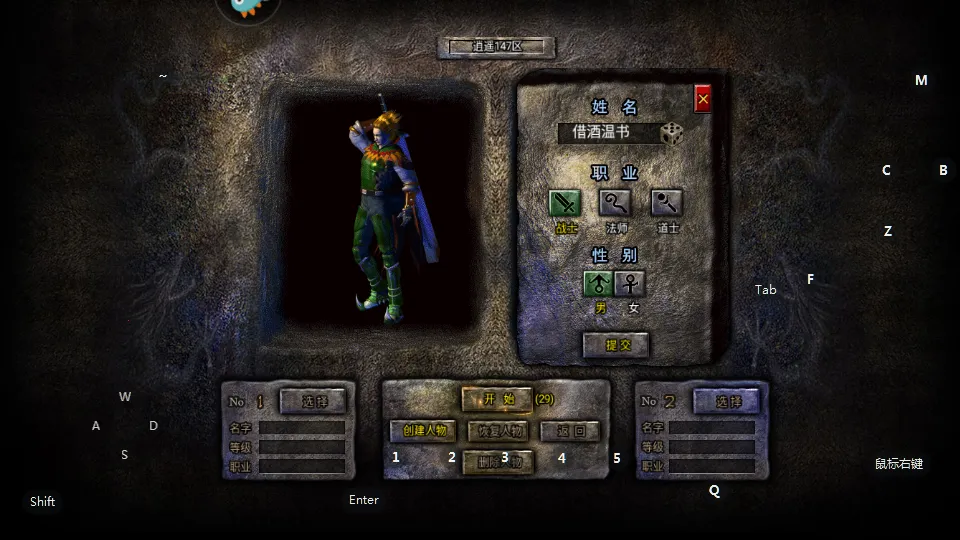Click the character name input field
This screenshot has height=540, width=960.
coord(608,133)
